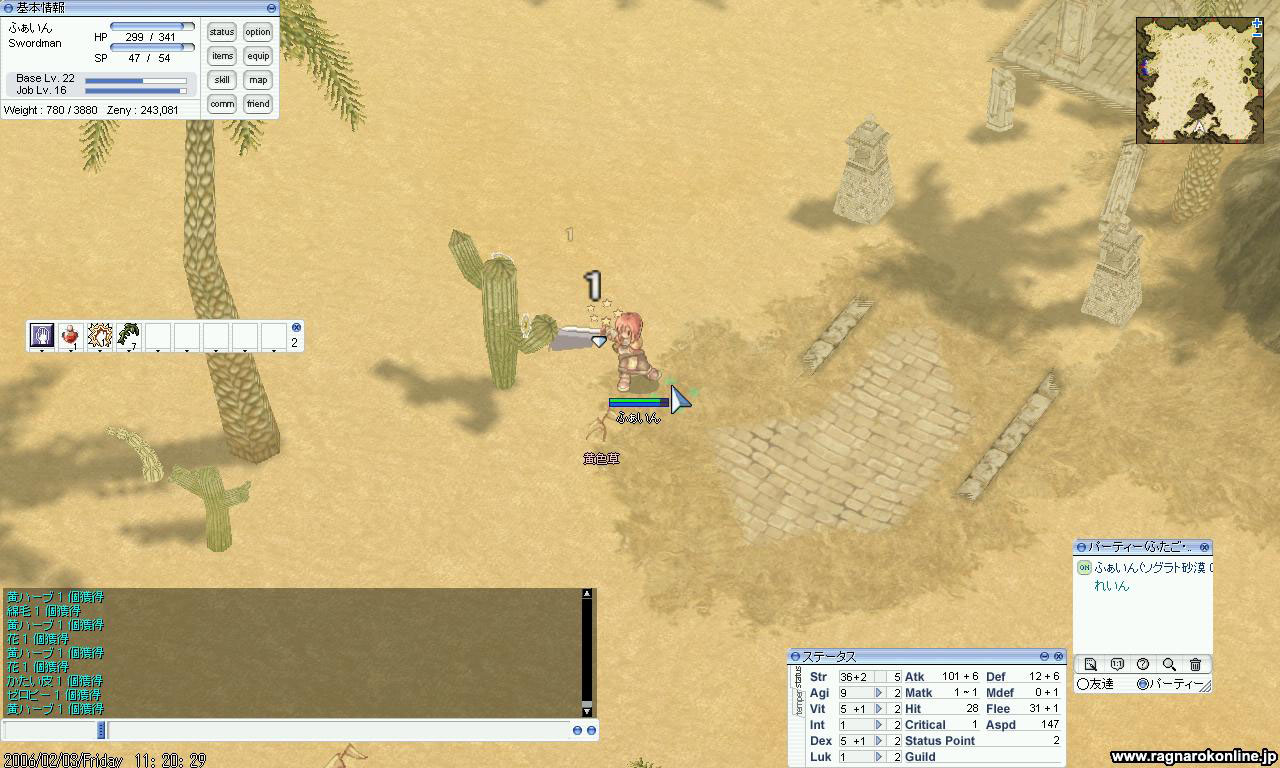1280x768 pixels.
Task: Open the option menu
Action: click(258, 32)
